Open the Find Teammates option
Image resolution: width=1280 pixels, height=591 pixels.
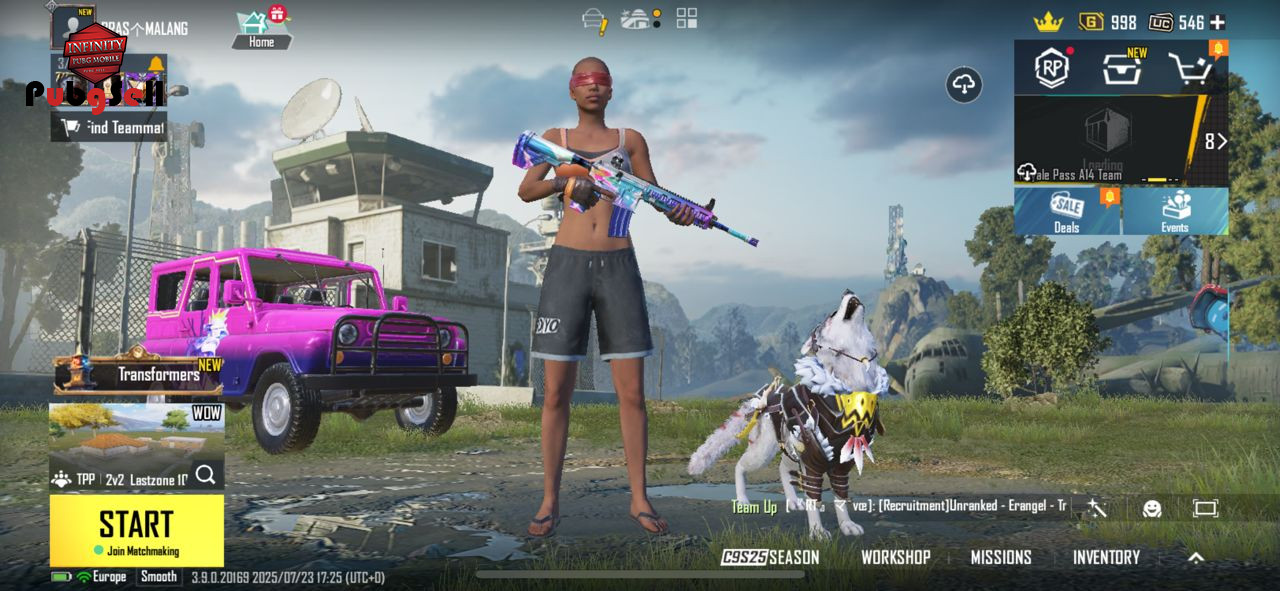click(110, 127)
